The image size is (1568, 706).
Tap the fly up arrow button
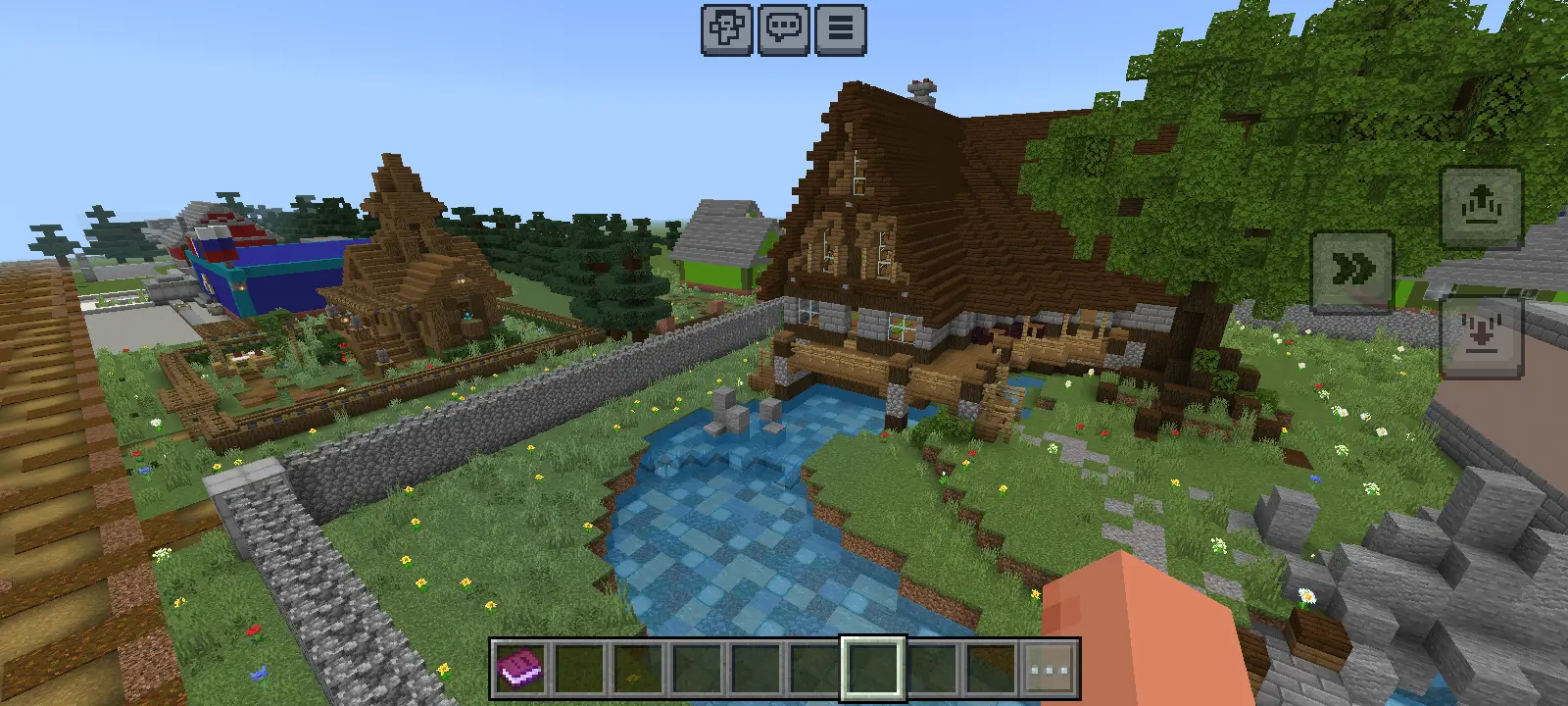click(x=1480, y=207)
